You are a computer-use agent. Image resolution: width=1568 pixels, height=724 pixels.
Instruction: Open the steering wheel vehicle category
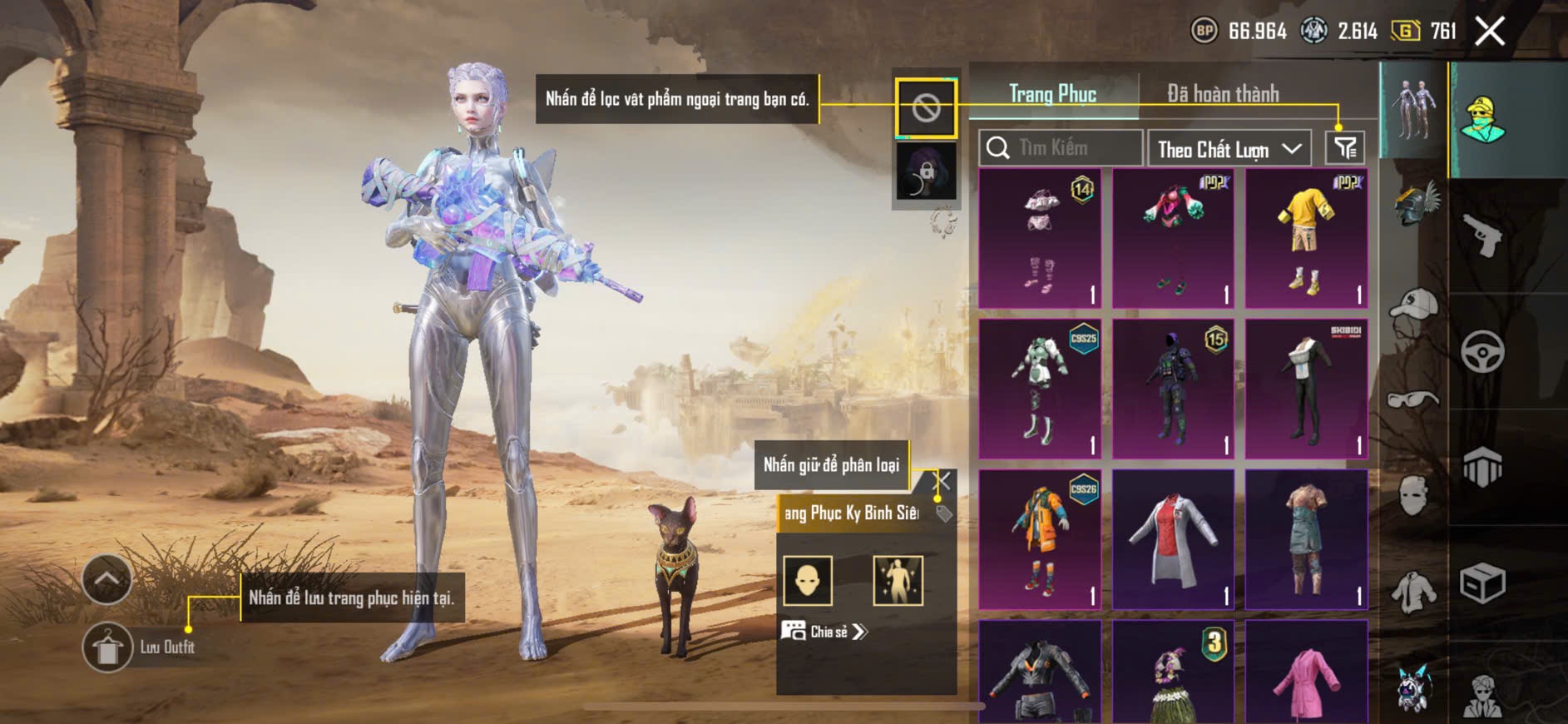pos(1482,351)
